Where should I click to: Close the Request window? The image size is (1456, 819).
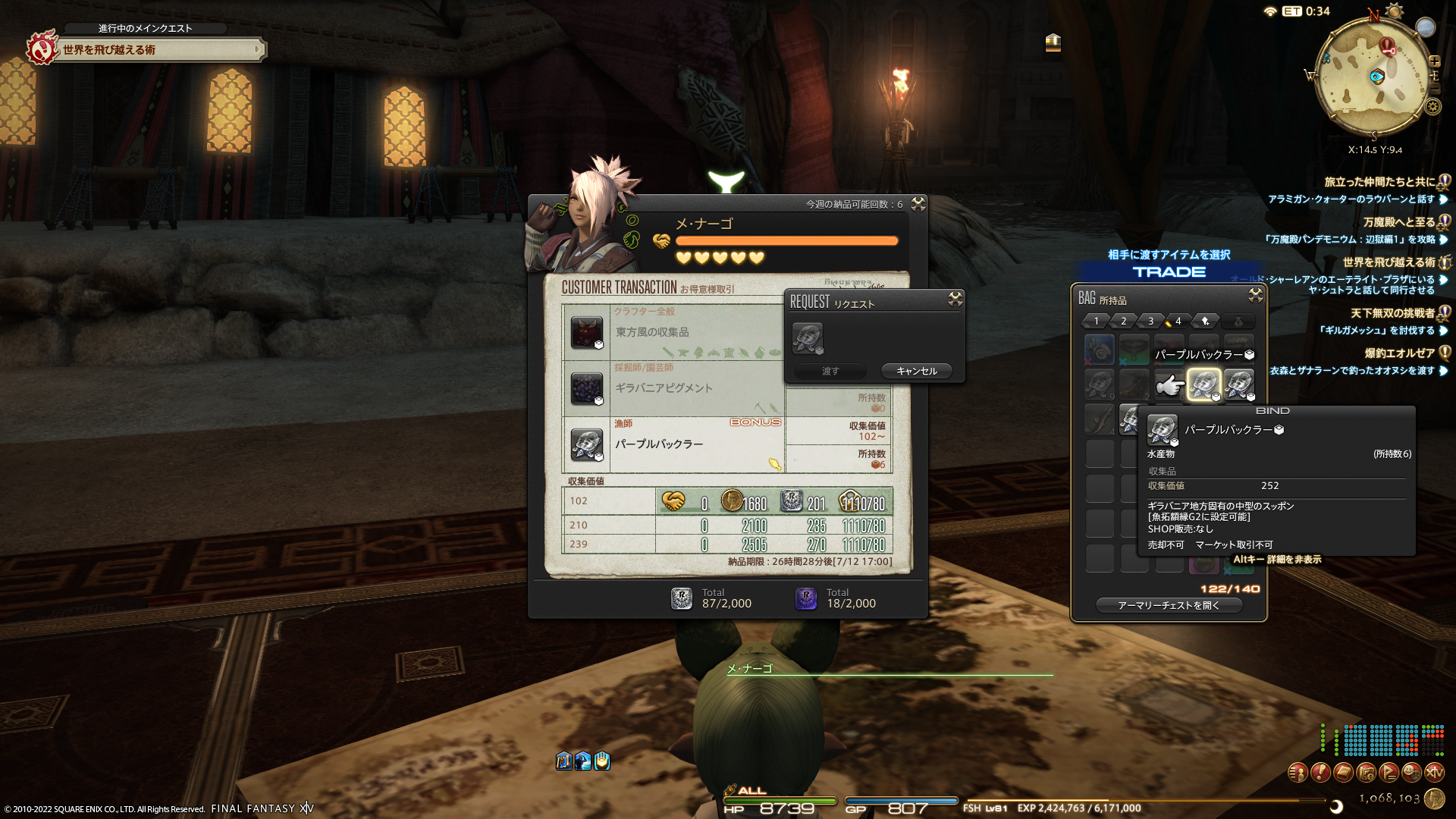955,300
